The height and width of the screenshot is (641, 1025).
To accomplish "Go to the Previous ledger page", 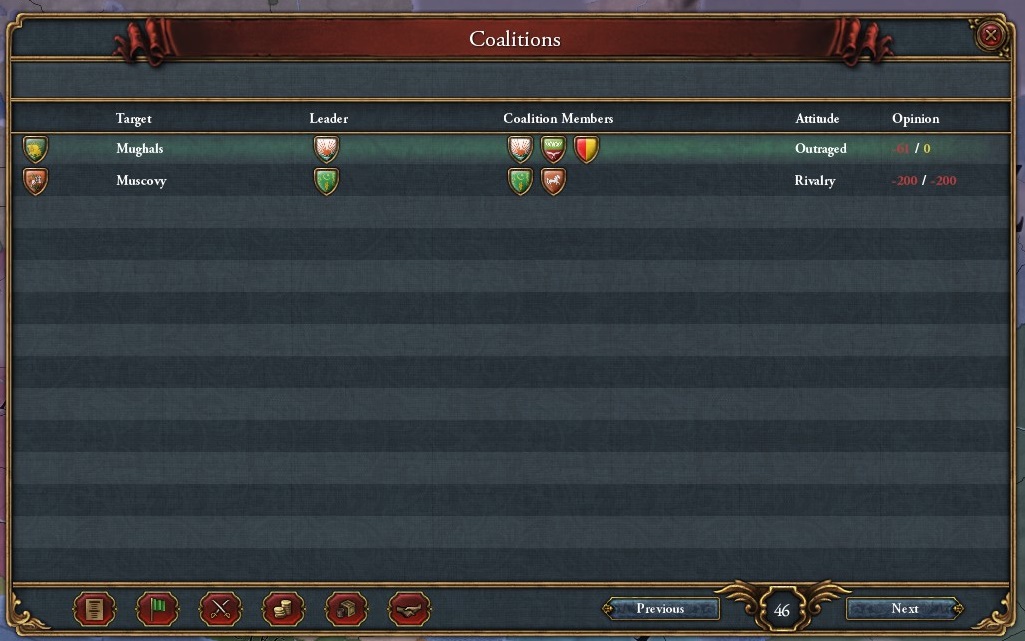I will click(660, 609).
